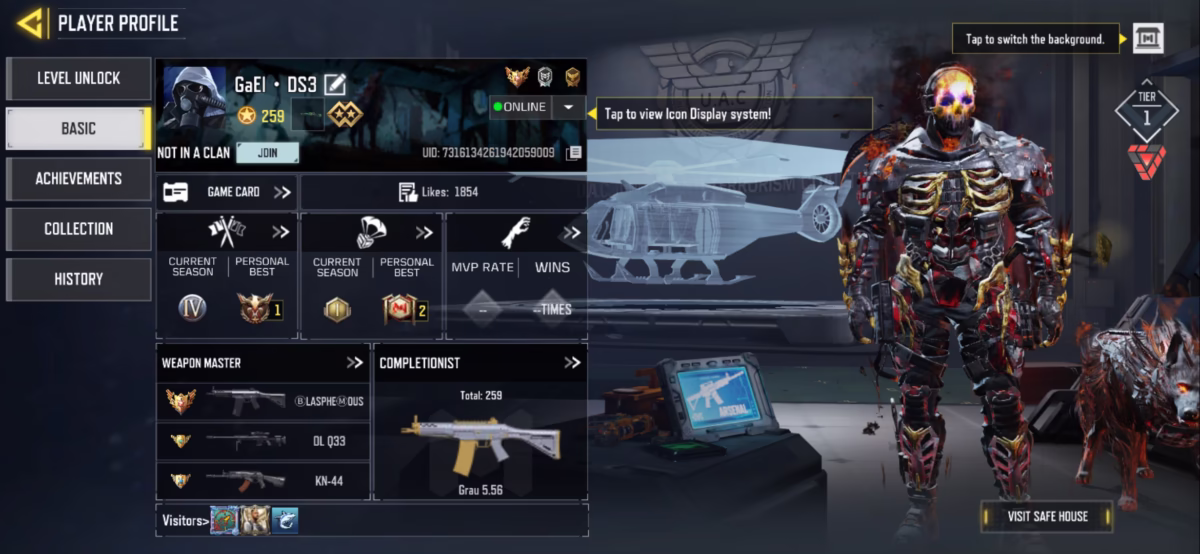This screenshot has width=1200, height=554.
Task: Edit the player name with pencil icon
Action: pos(334,85)
